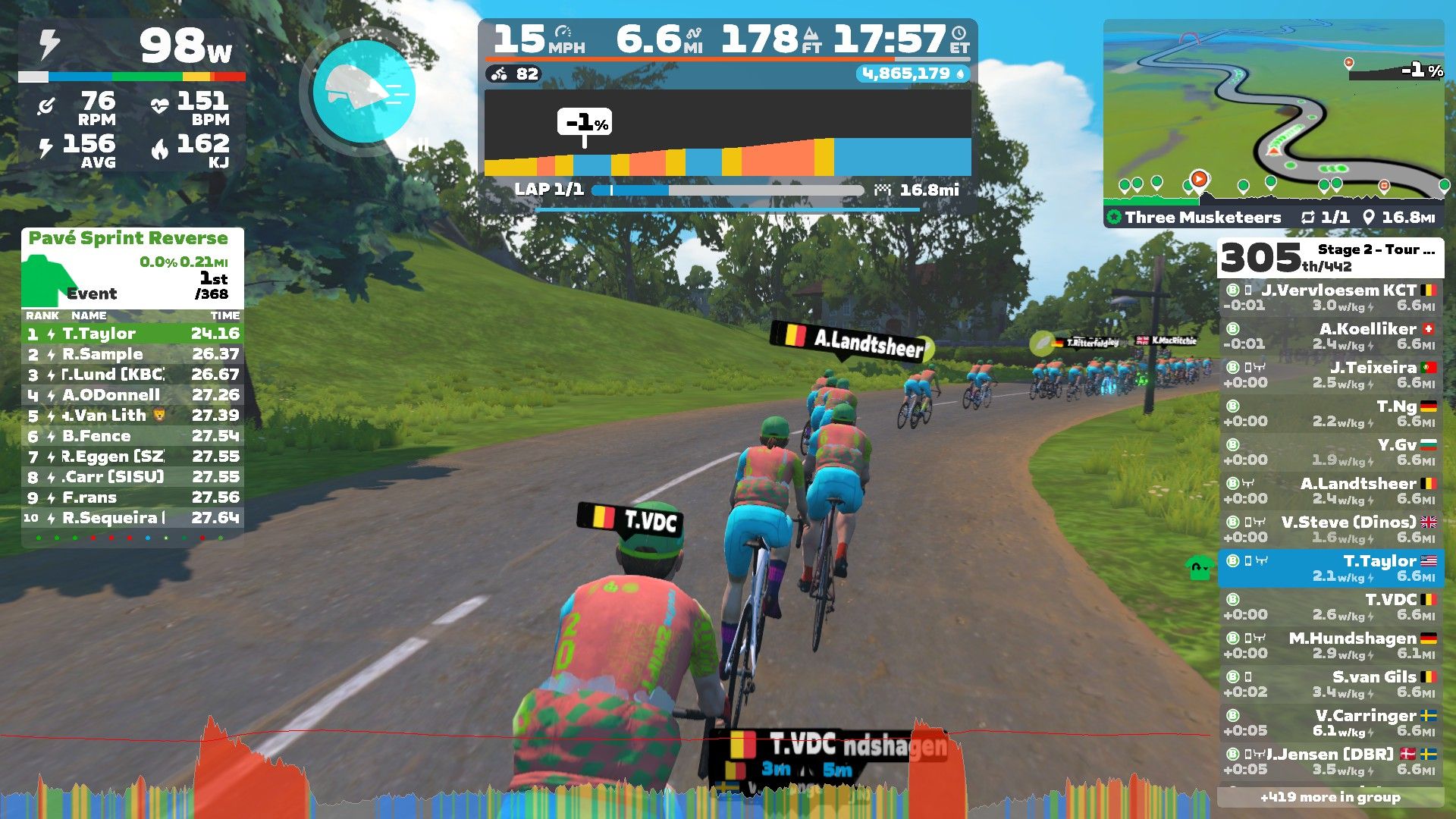Expand the +419 more in group row
1456x819 pixels.
click(x=1330, y=797)
